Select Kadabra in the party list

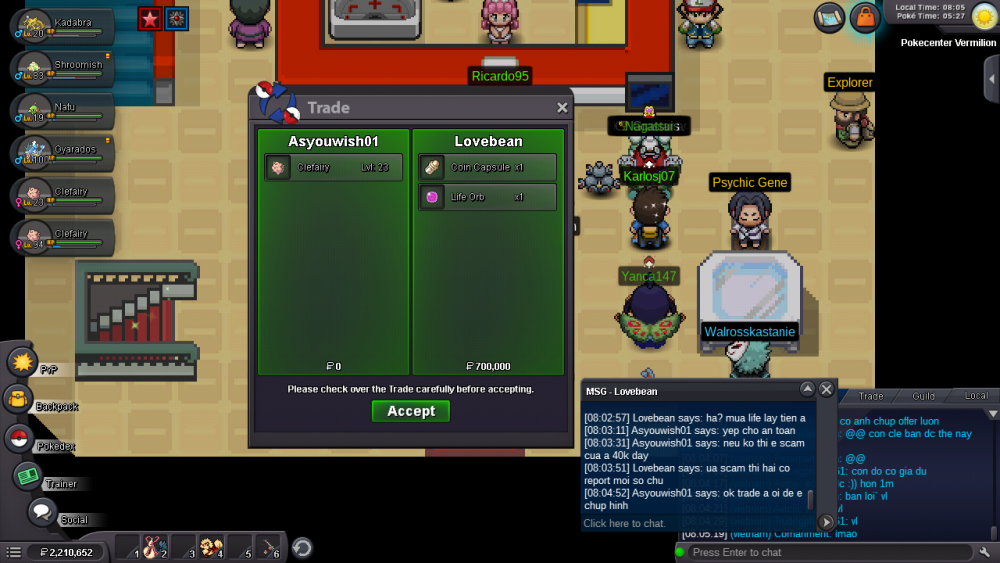click(62, 26)
